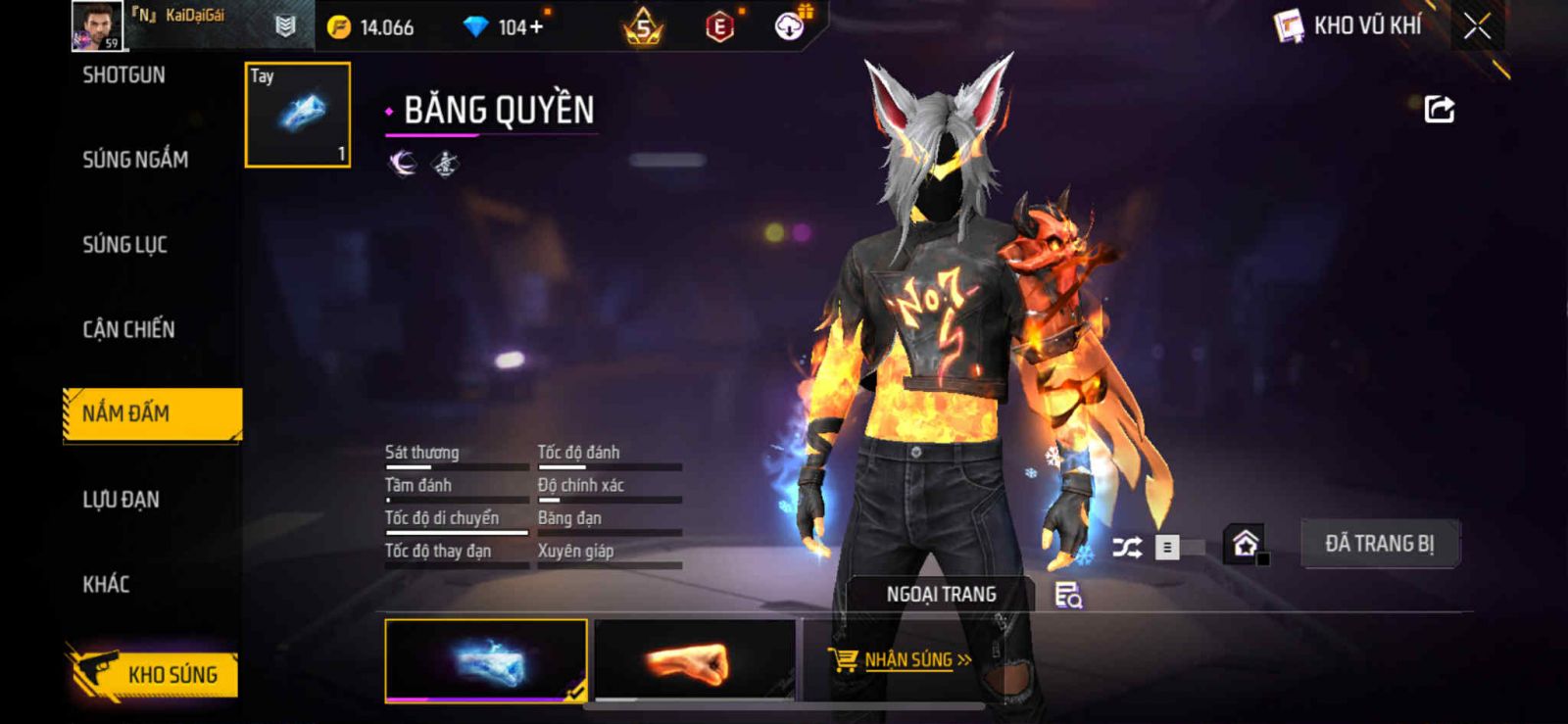Click the home lobby display icon
The image size is (1568, 724).
(x=1245, y=544)
